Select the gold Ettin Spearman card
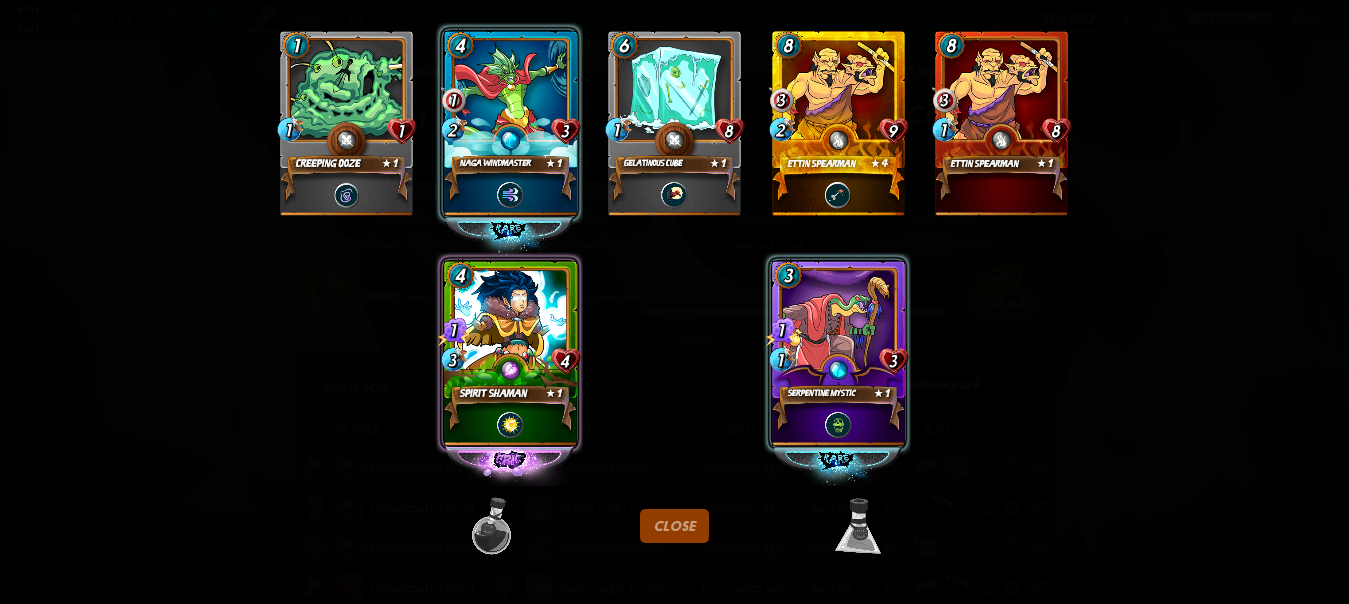This screenshot has width=1349, height=604. 838,123
